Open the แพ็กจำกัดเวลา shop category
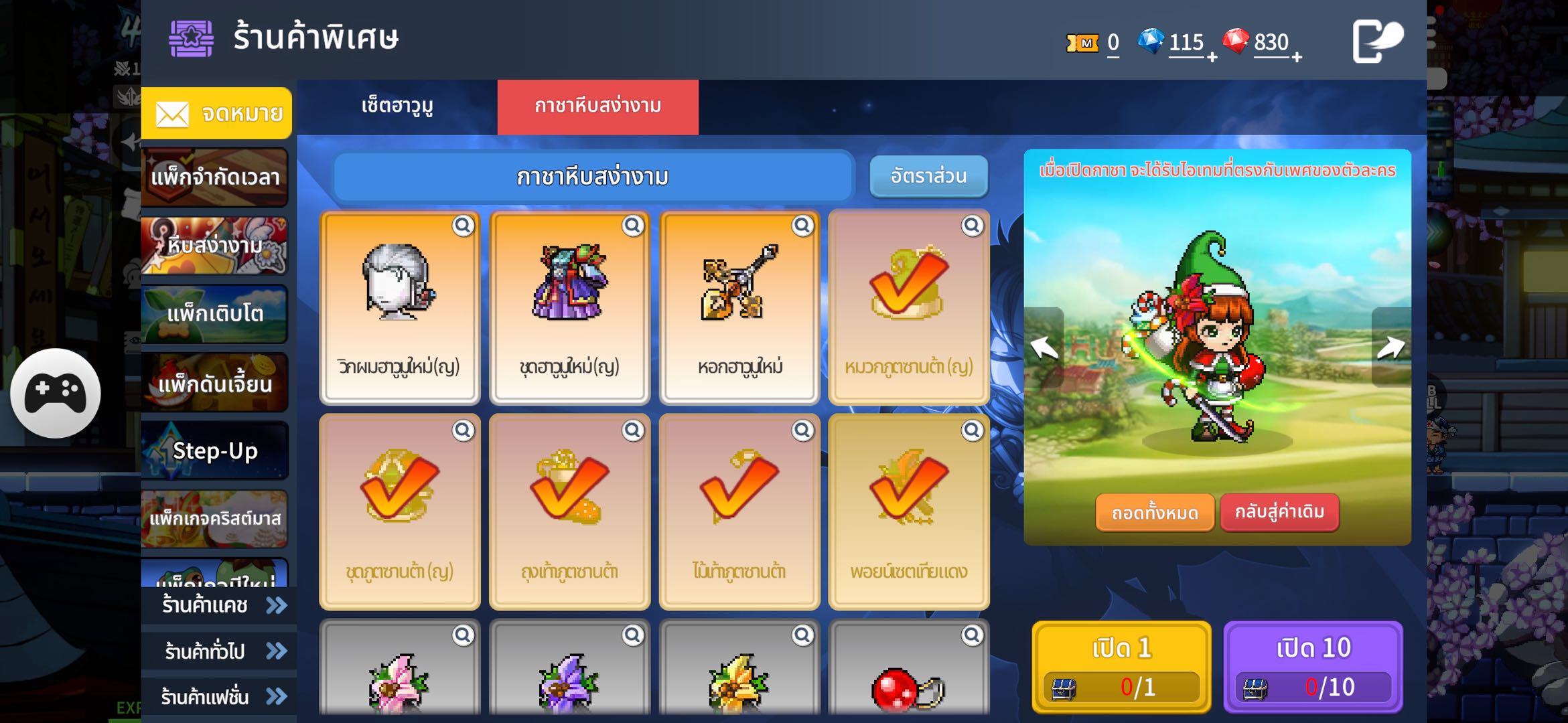 (x=214, y=177)
